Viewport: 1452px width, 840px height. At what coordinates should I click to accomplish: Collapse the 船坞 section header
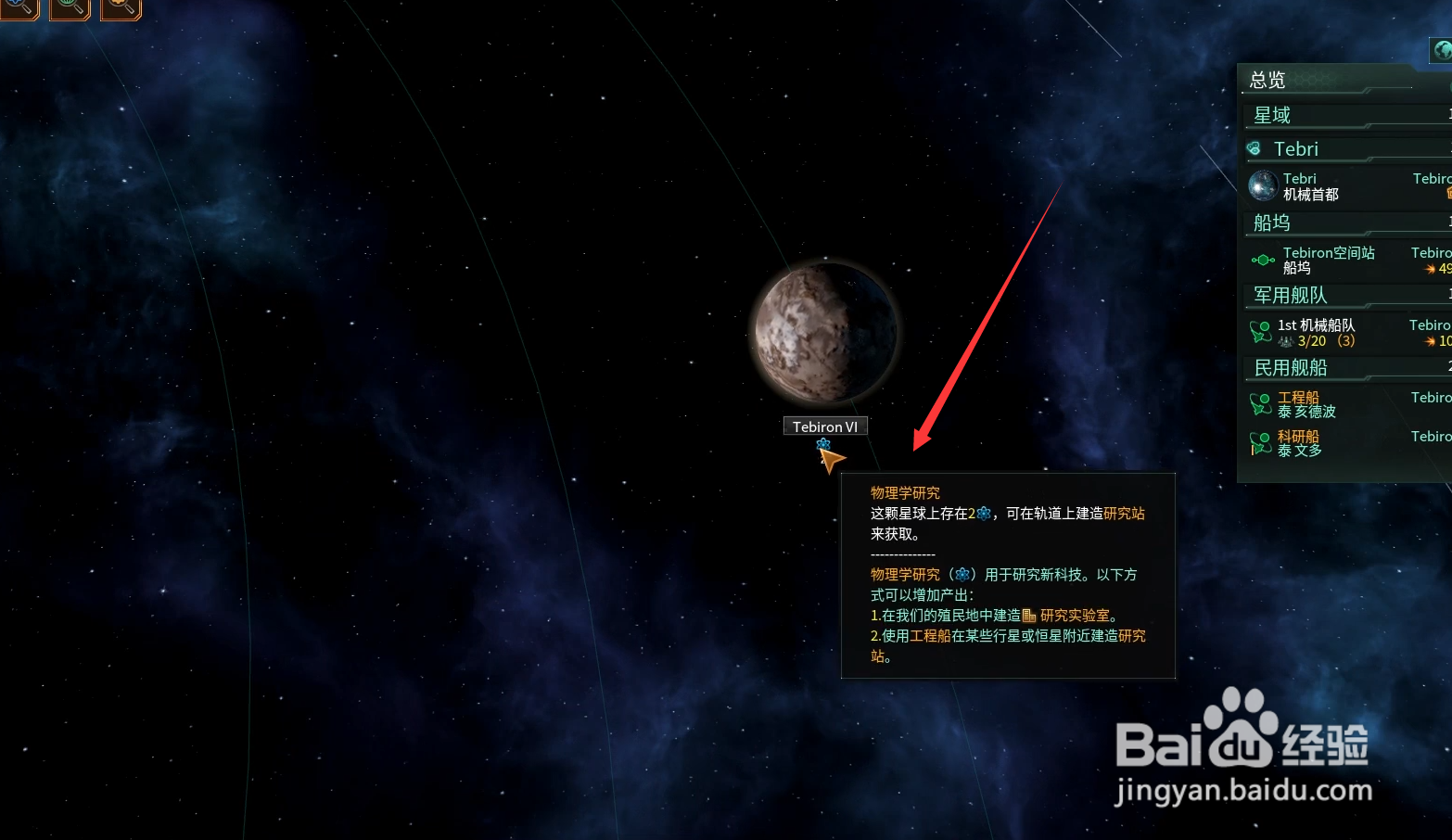click(1270, 223)
